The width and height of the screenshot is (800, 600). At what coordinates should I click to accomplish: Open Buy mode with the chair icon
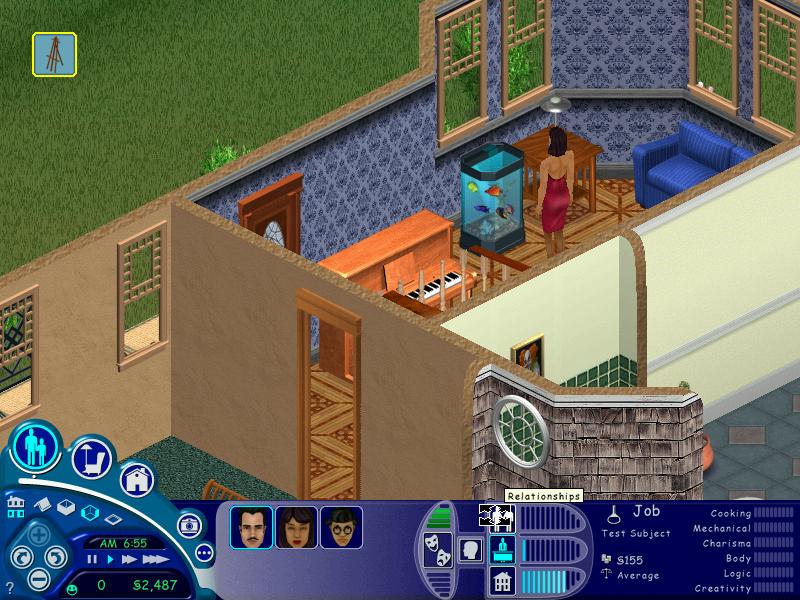(90, 458)
